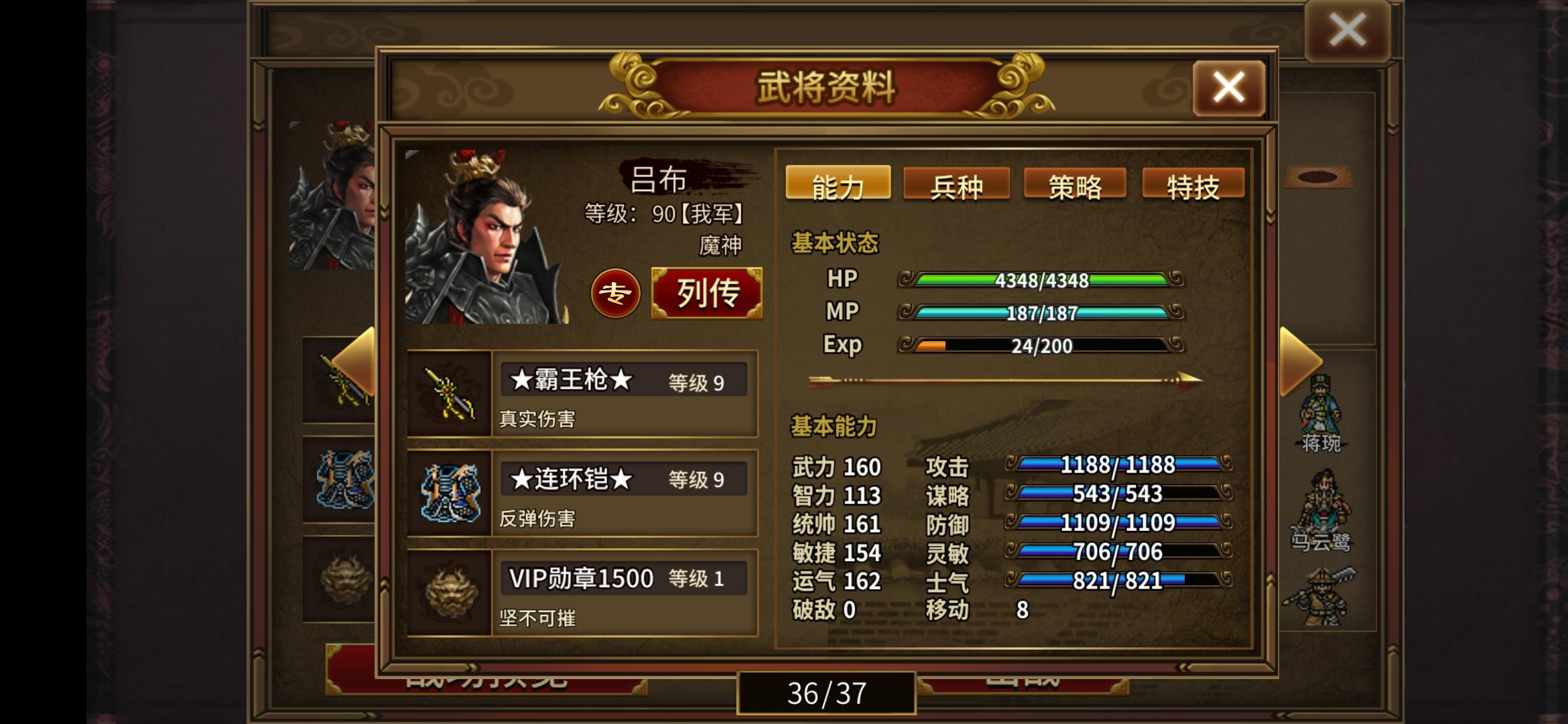Click the 武将资料 dialog close X

[x=1228, y=86]
